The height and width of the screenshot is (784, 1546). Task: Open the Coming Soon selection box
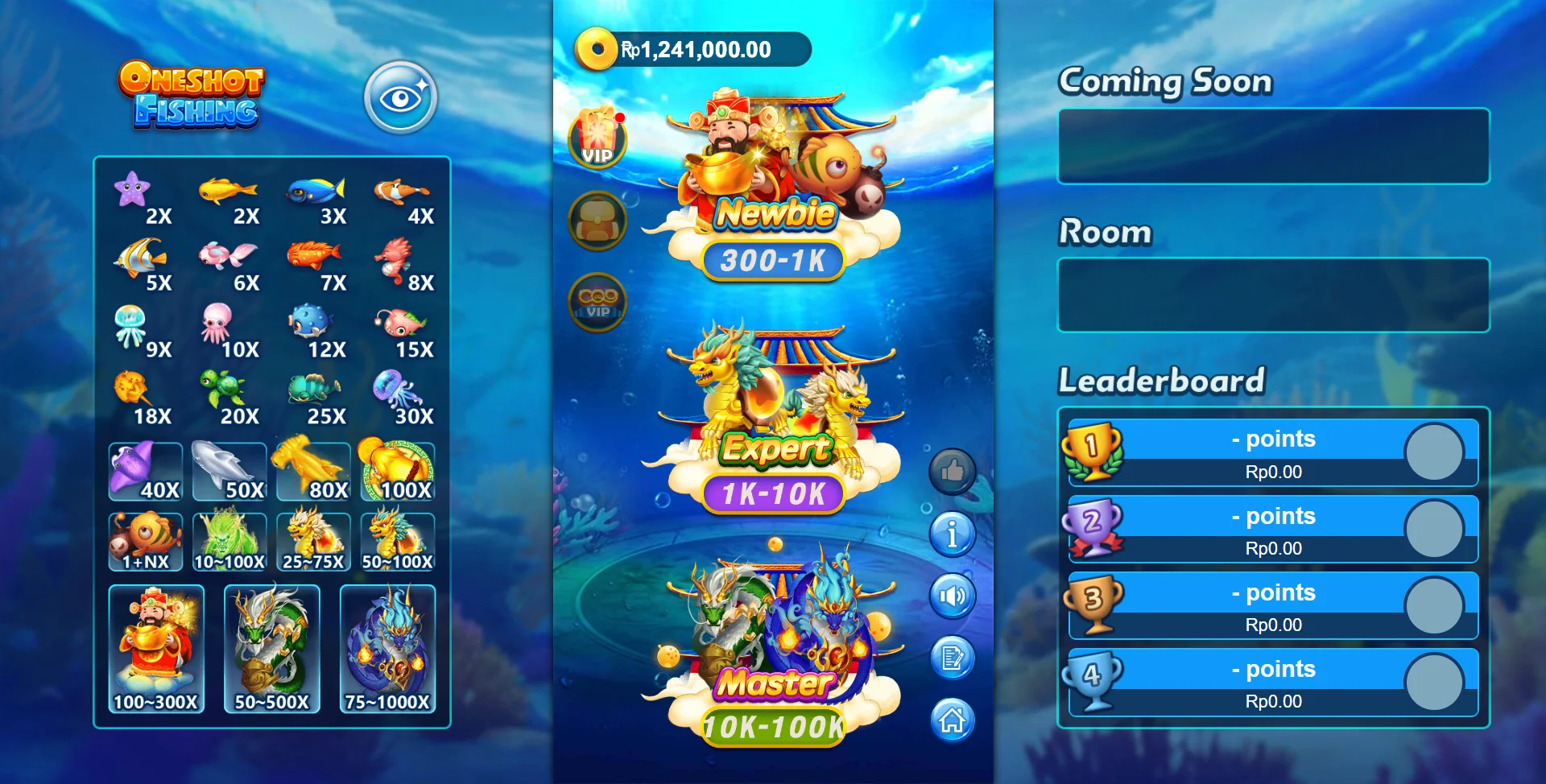pos(1272,146)
